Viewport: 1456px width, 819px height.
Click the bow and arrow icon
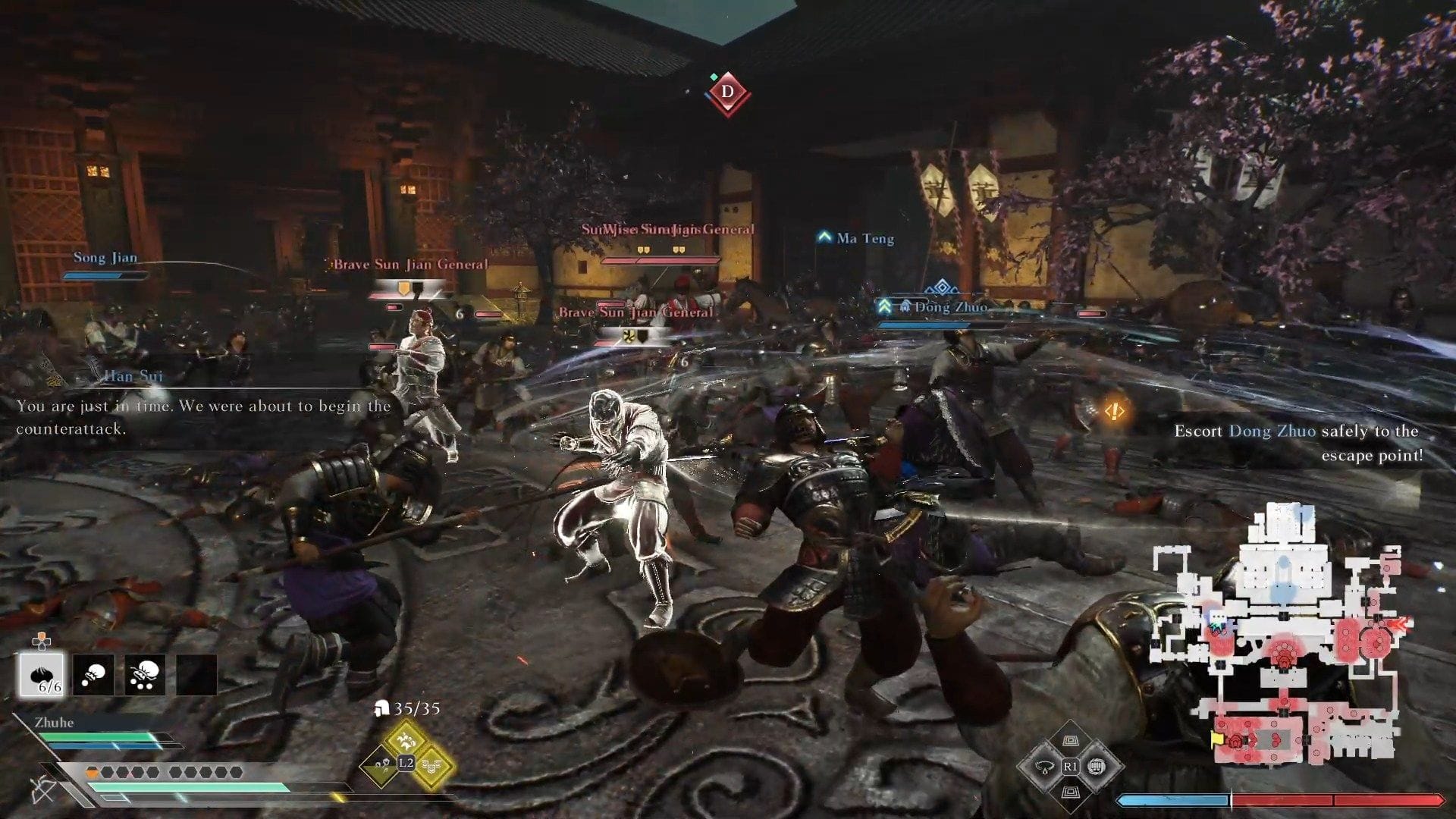(x=42, y=790)
